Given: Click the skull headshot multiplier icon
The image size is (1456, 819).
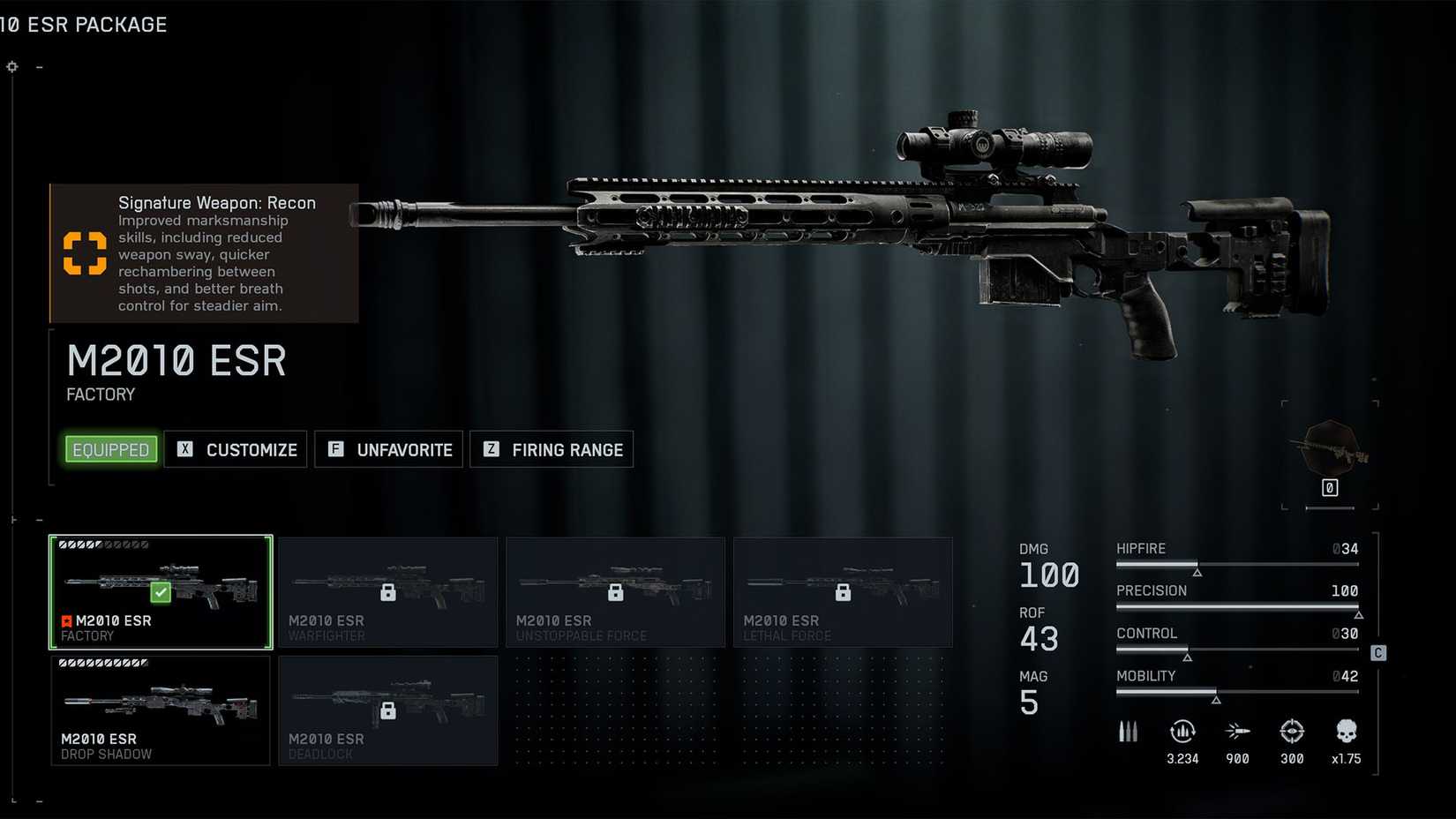Looking at the screenshot, I should 1346,732.
